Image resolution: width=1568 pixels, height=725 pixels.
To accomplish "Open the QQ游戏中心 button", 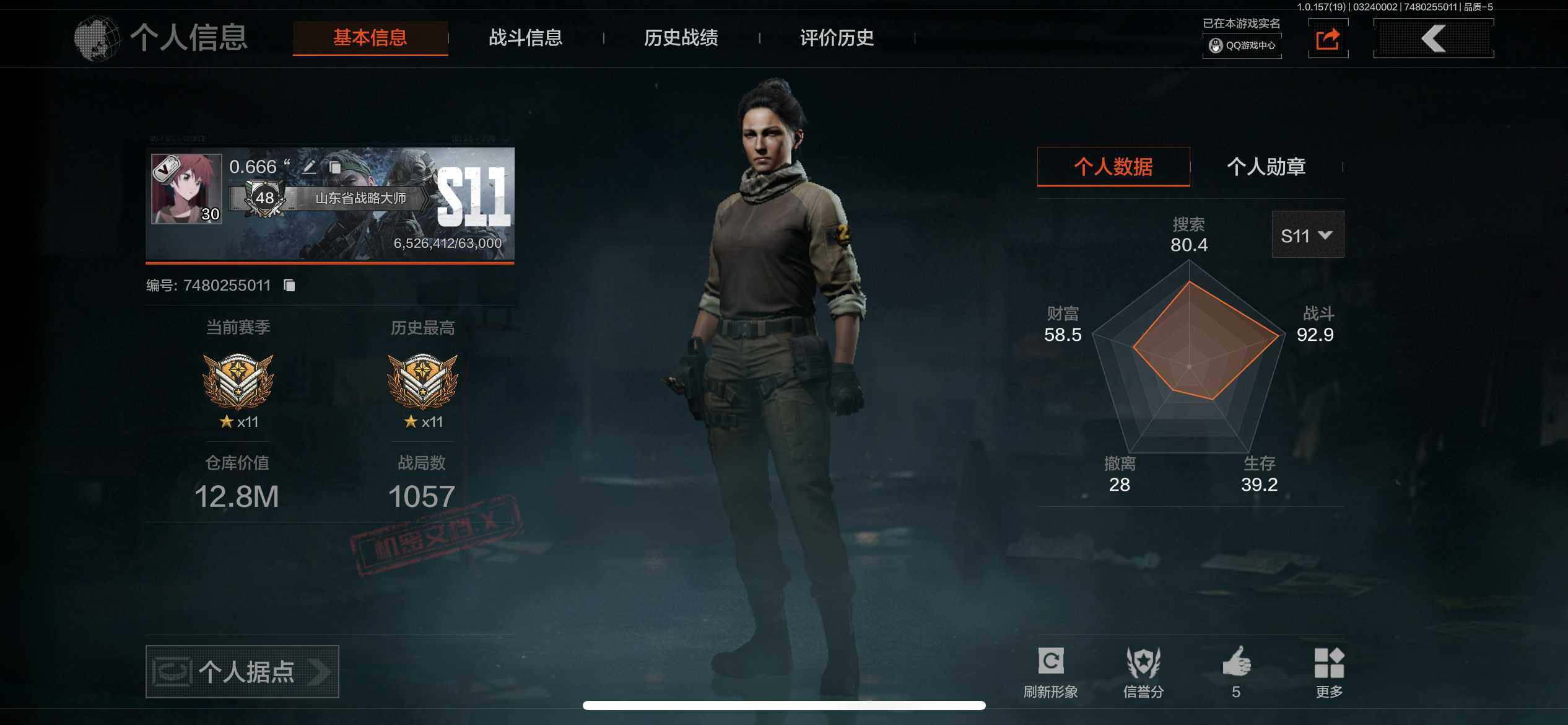I will point(1242,45).
